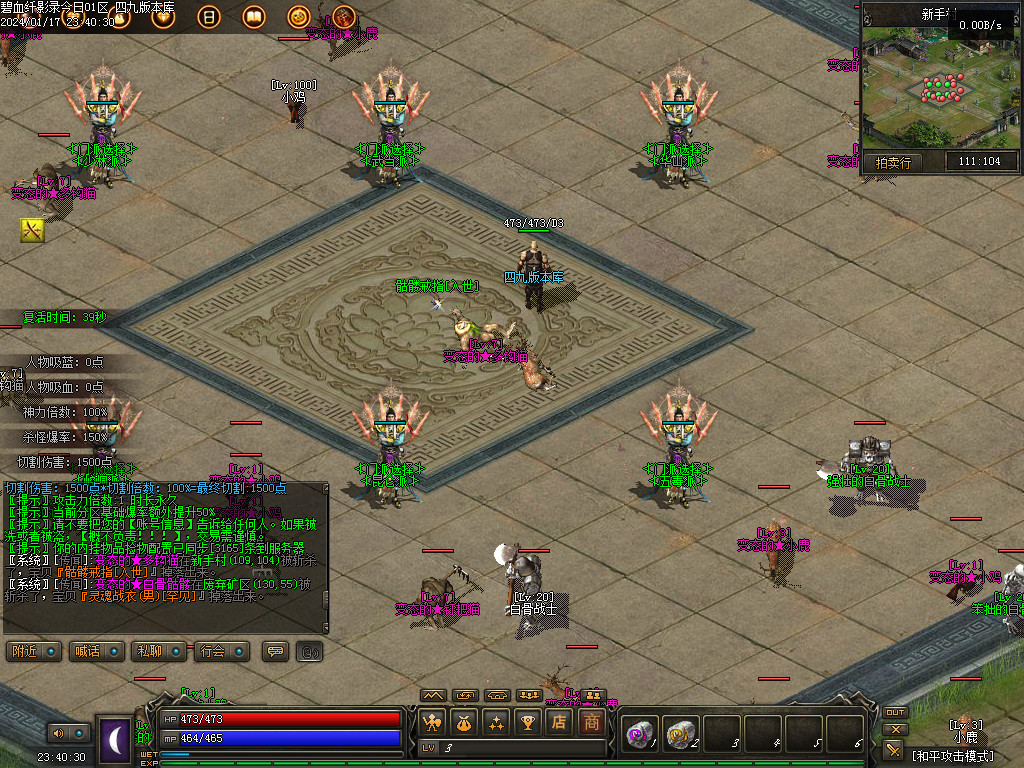Open the character warrior icon panel
This screenshot has height=768, width=1024.
[433, 721]
